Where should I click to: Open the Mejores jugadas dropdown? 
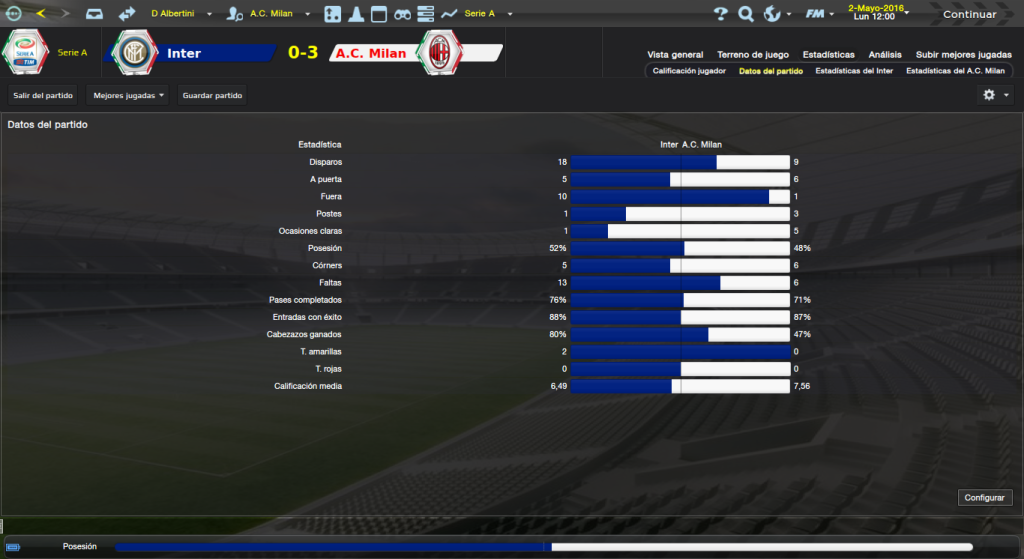(x=128, y=95)
